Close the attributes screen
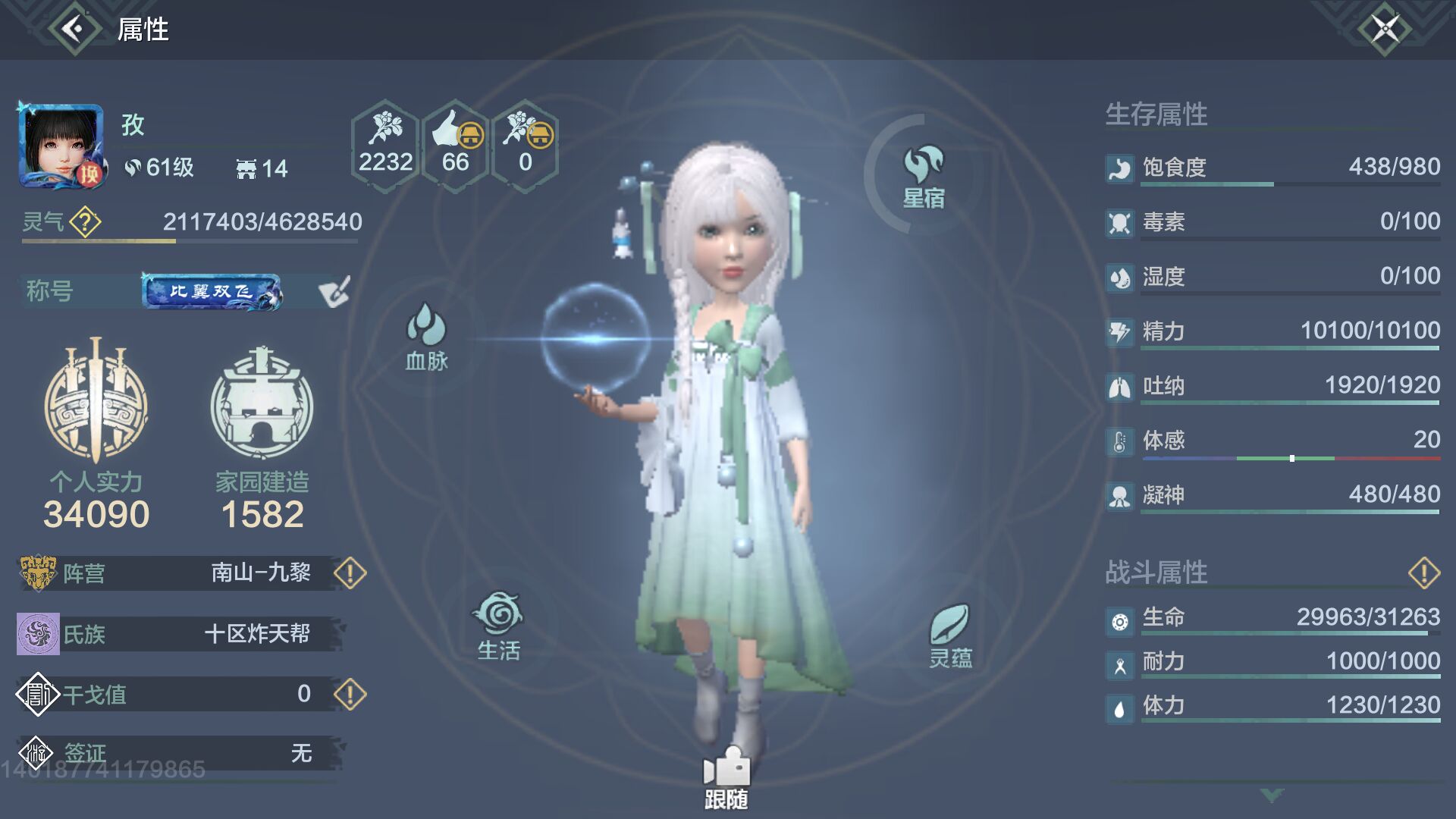The image size is (1456, 819). pos(1385,30)
